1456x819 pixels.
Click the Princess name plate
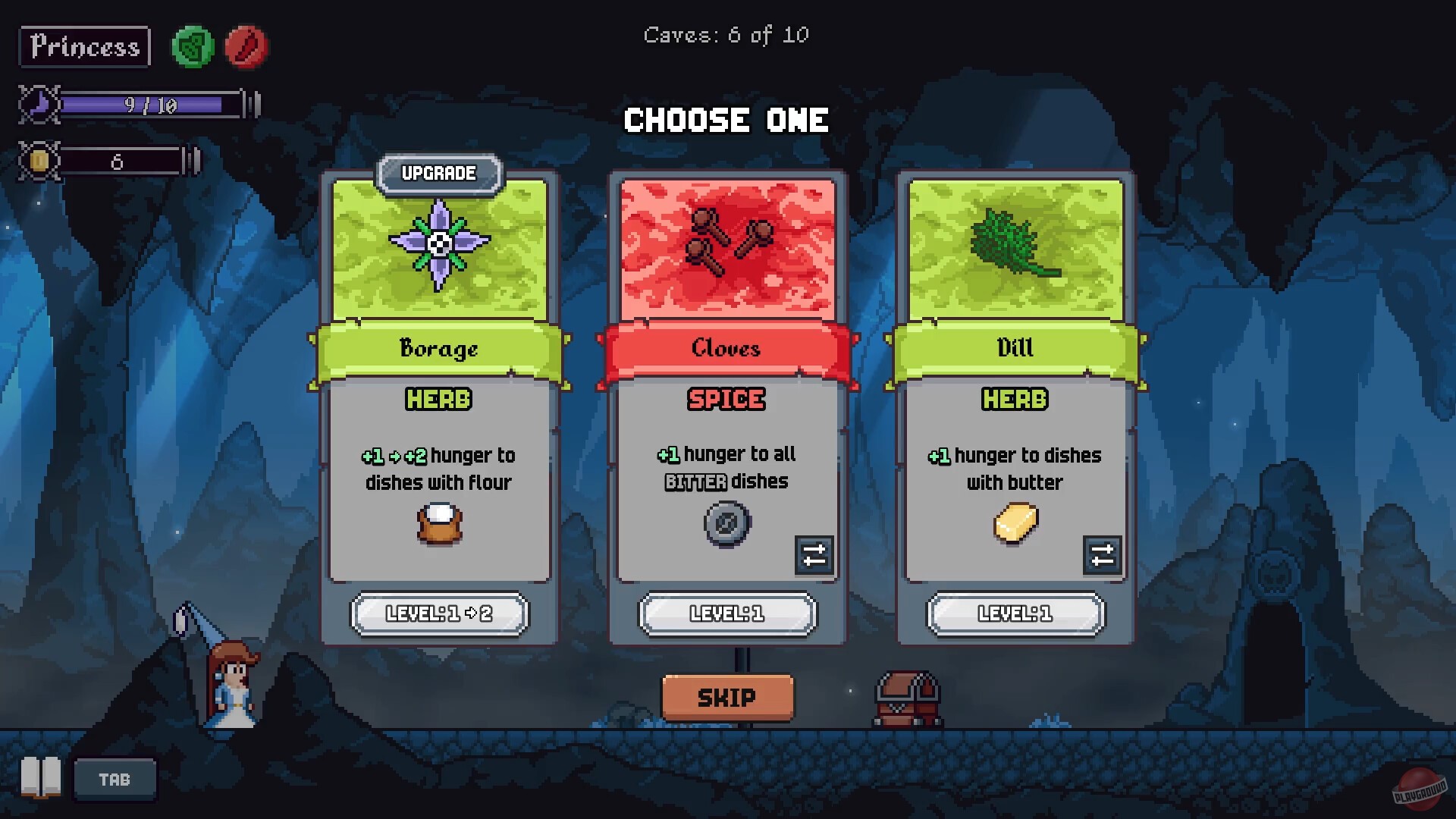click(x=83, y=47)
